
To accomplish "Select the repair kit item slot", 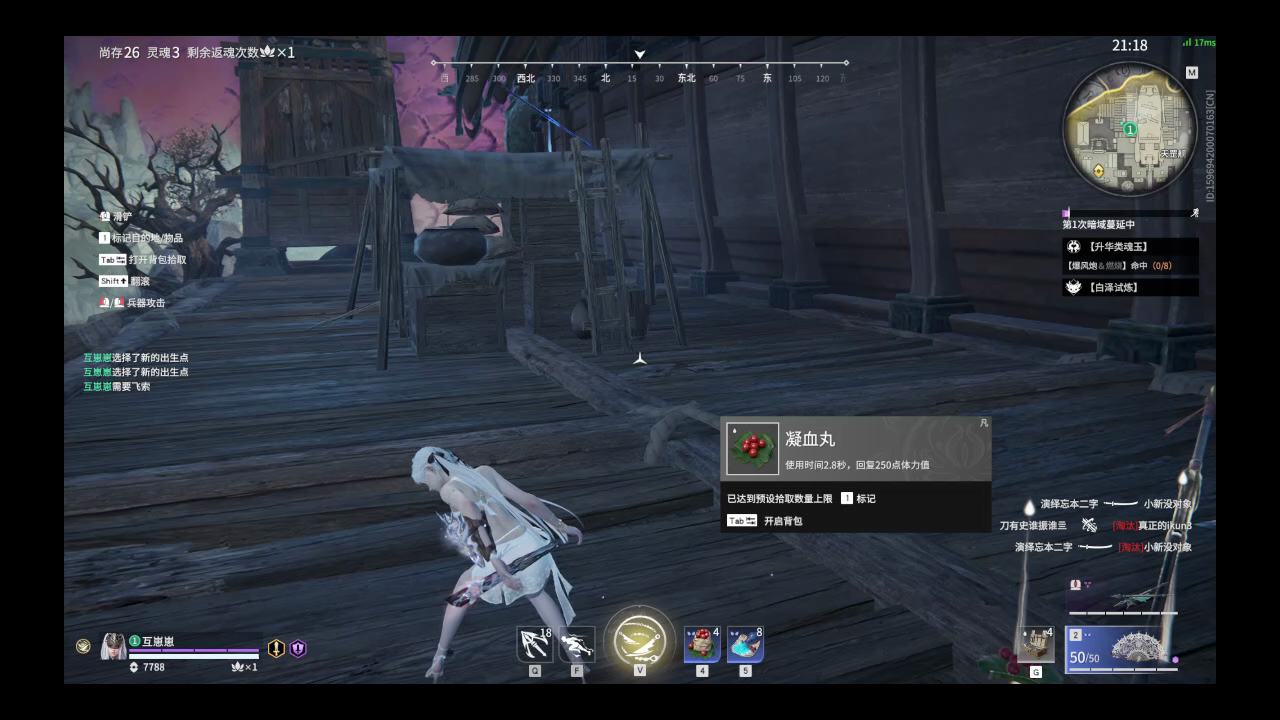I will 1036,645.
